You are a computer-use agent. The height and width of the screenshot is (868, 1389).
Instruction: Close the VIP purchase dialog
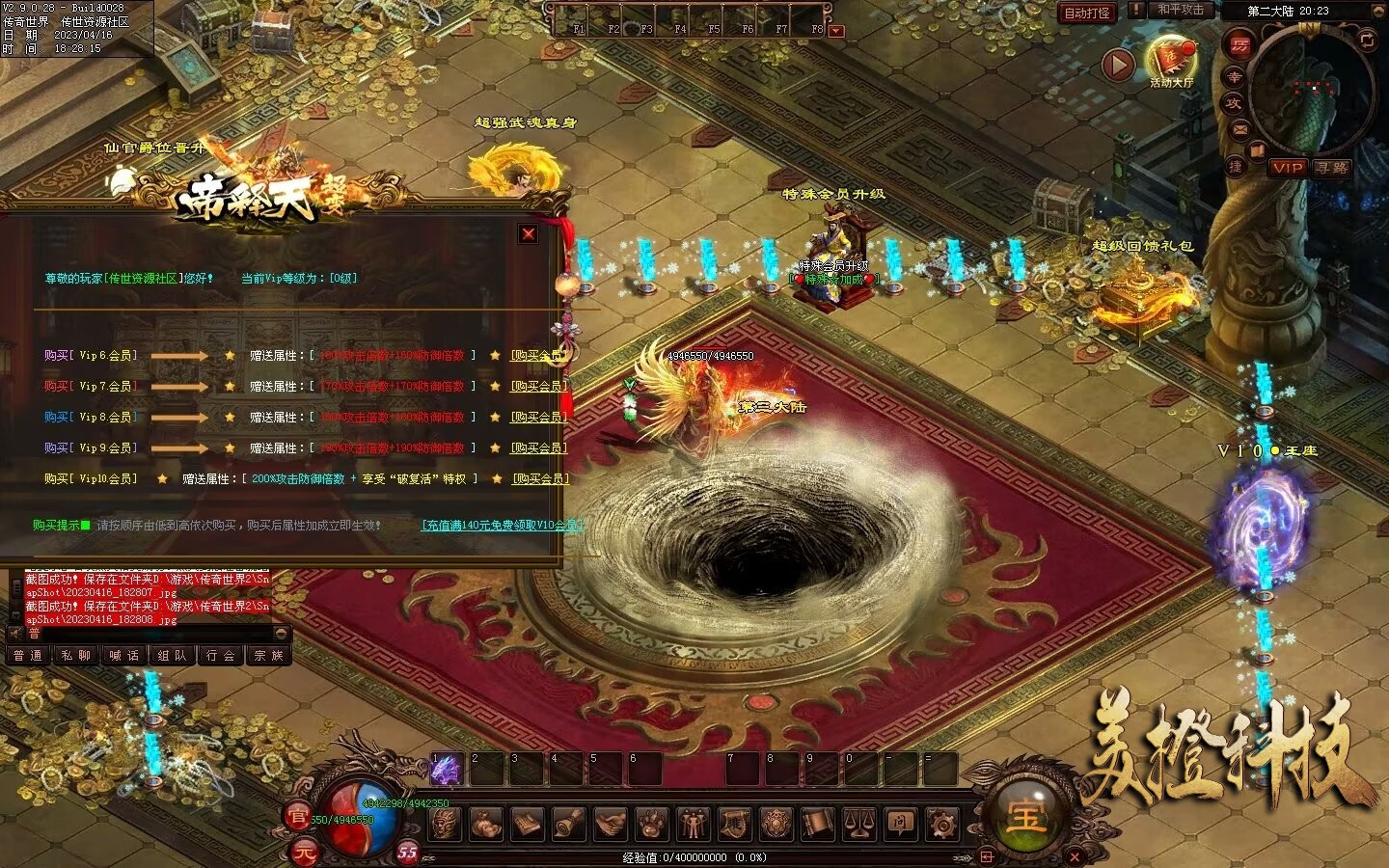pos(528,234)
